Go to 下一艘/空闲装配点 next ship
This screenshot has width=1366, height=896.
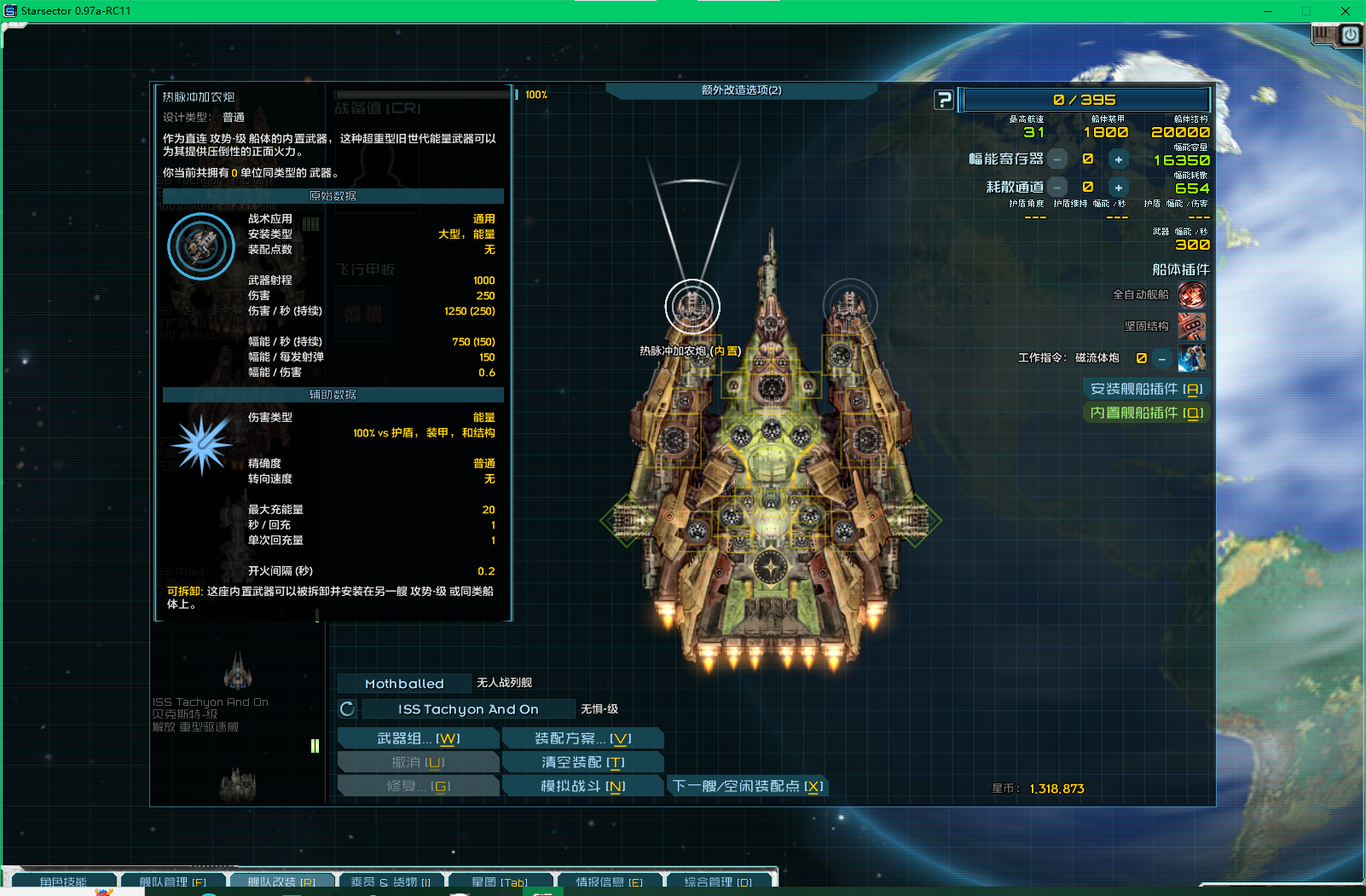pos(747,786)
